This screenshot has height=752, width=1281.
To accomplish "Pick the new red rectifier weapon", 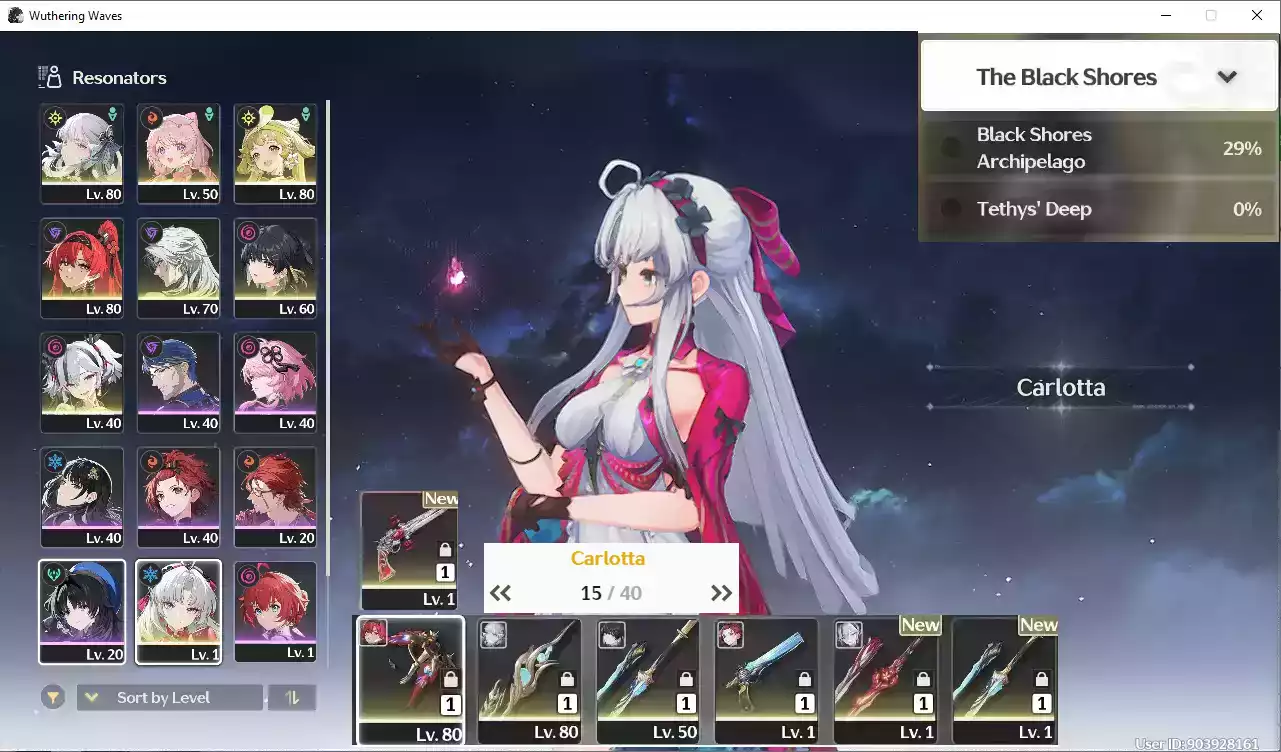I will pos(883,680).
